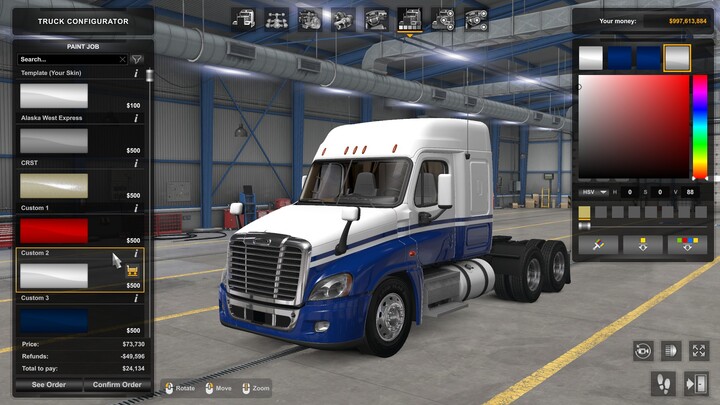
Task: Click the rainbow hue strip
Action: click(x=700, y=127)
